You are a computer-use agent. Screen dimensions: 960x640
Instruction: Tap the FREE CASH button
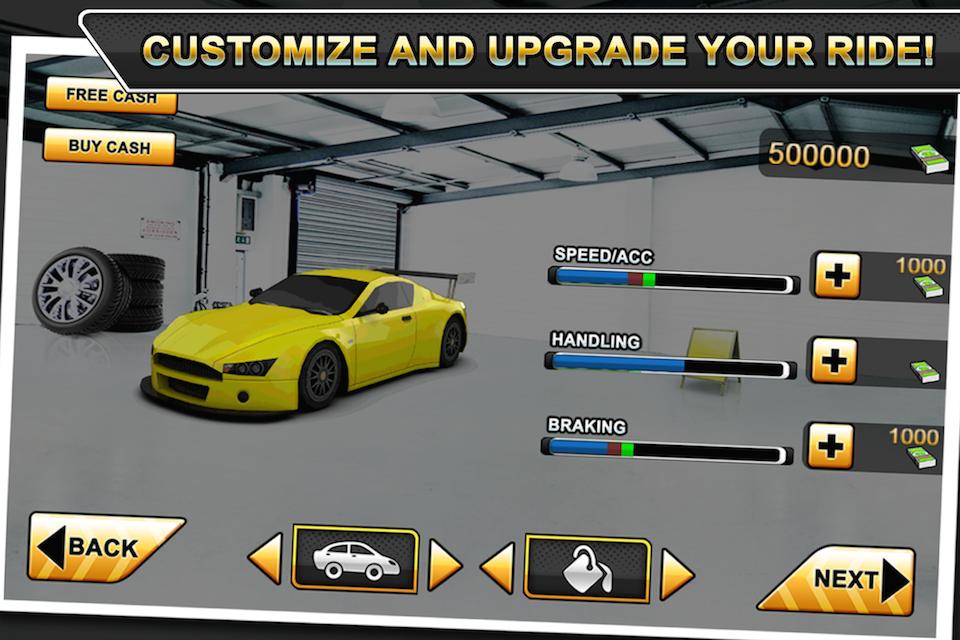(110, 98)
